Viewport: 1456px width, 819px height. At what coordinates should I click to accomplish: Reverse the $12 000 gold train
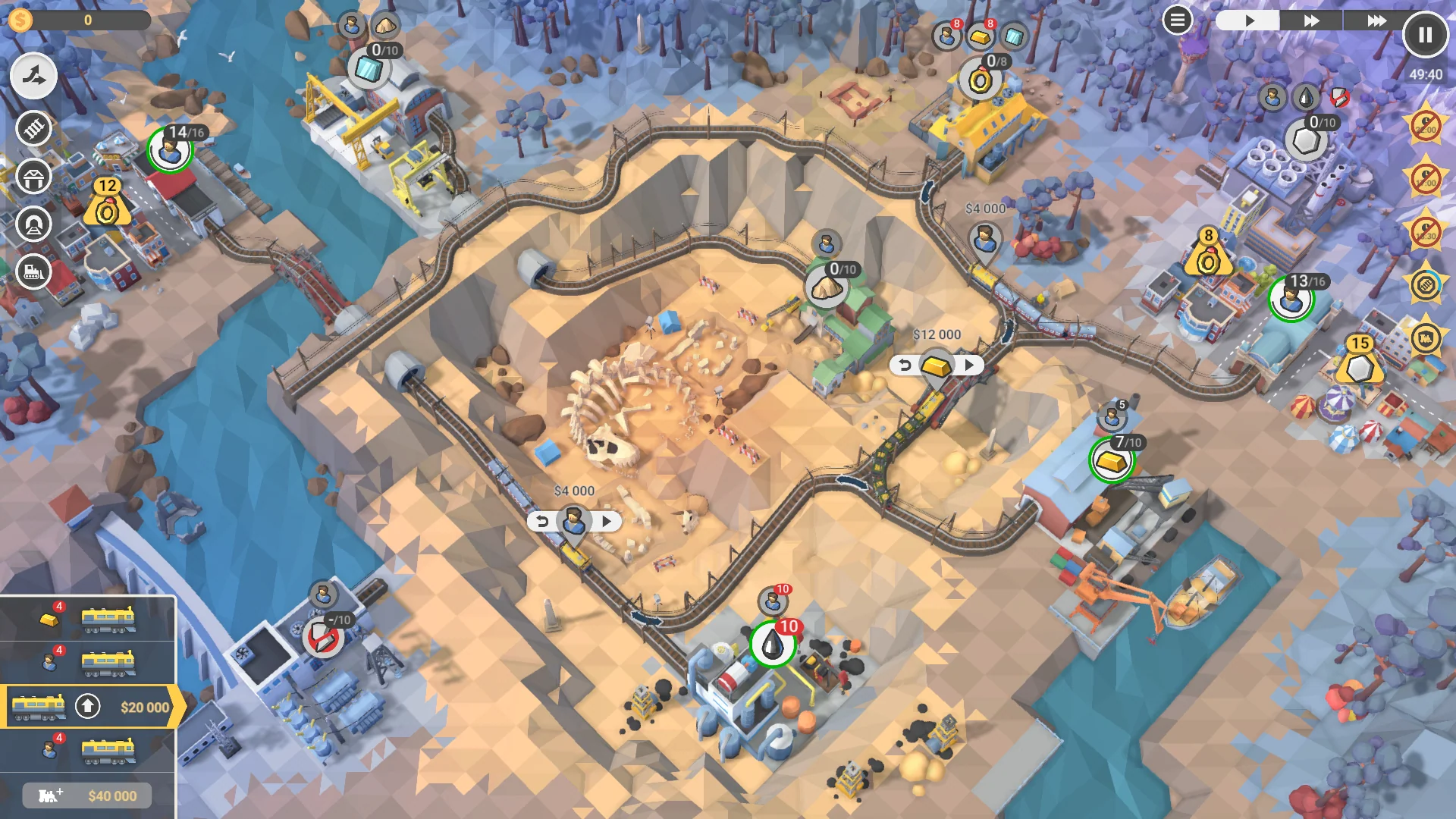point(905,365)
